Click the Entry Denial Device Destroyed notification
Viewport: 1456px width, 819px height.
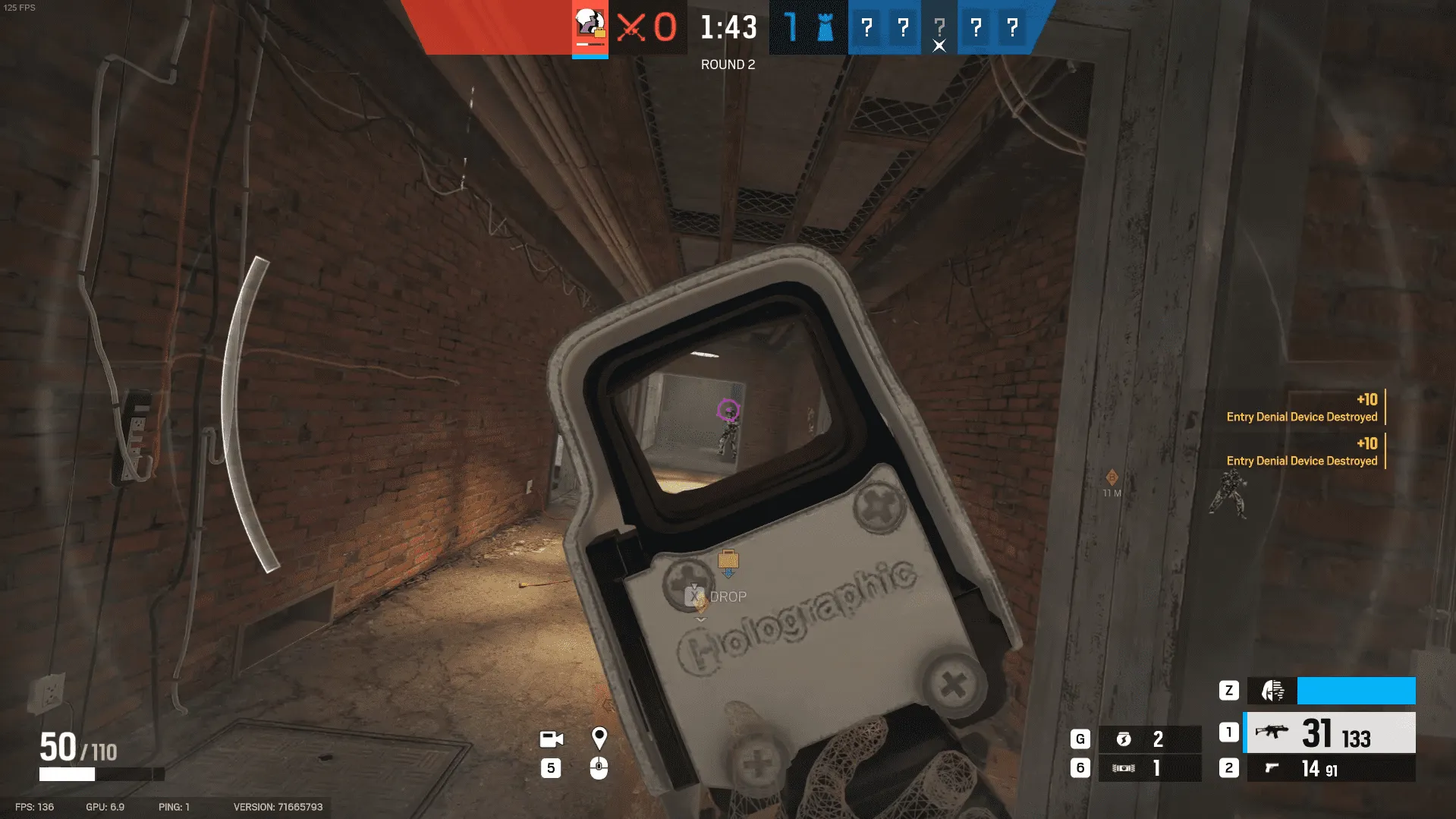(x=1301, y=417)
